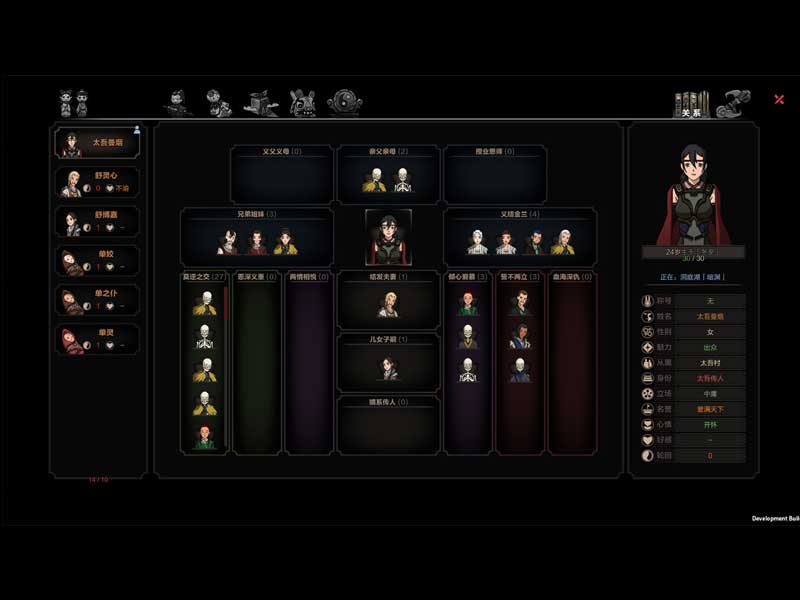Image resolution: width=800 pixels, height=600 pixels.
Task: Select 舒博磊 in the character list
Action: [97, 221]
